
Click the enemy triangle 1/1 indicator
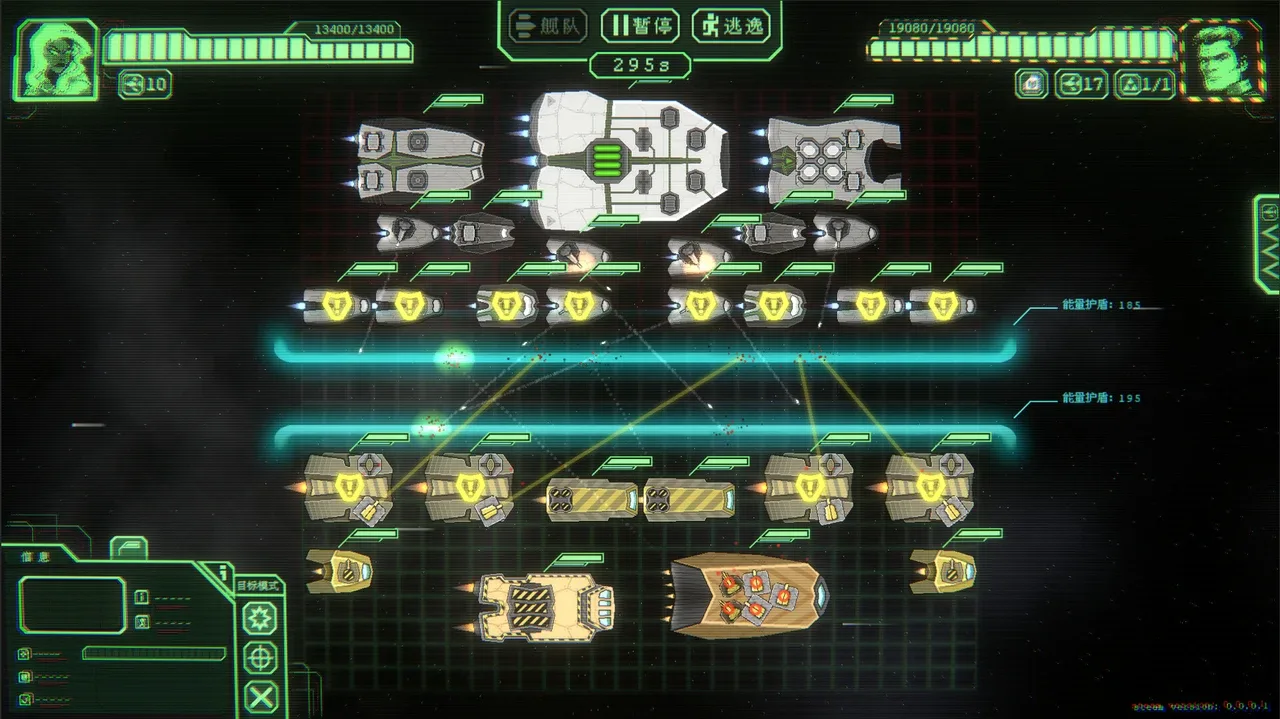[1146, 84]
